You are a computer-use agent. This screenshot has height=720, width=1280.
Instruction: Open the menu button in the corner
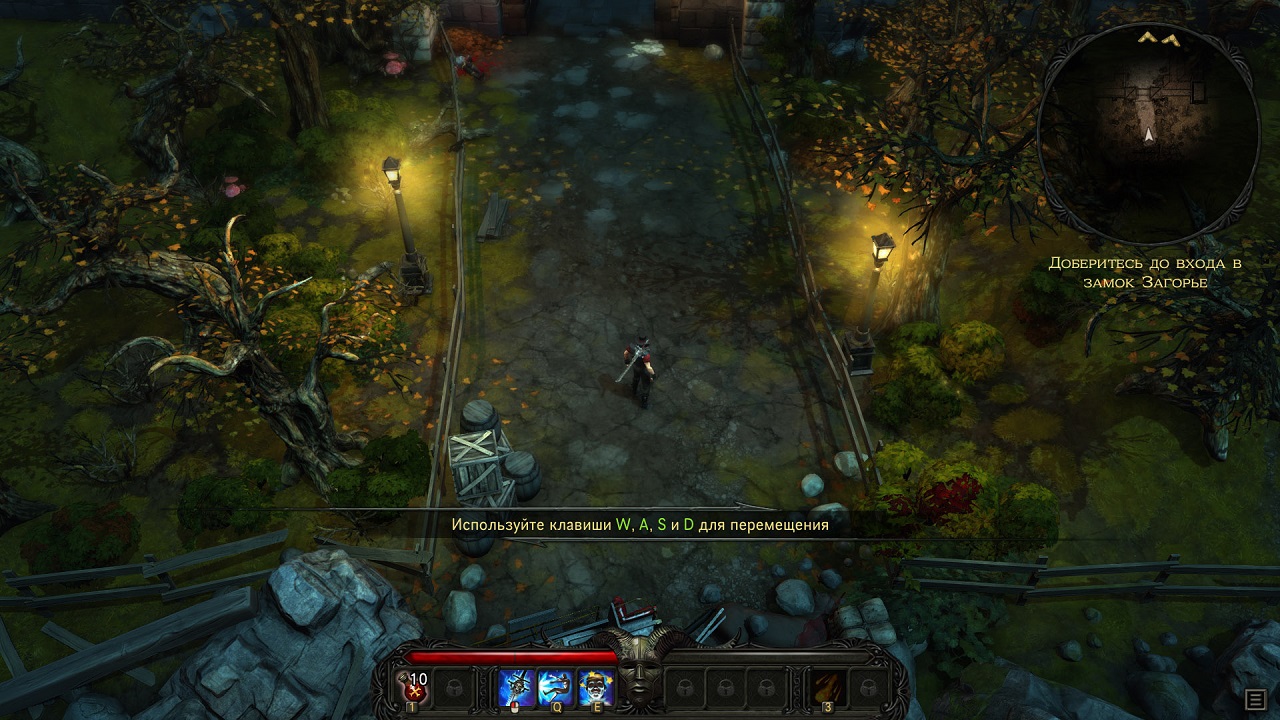coord(1254,698)
